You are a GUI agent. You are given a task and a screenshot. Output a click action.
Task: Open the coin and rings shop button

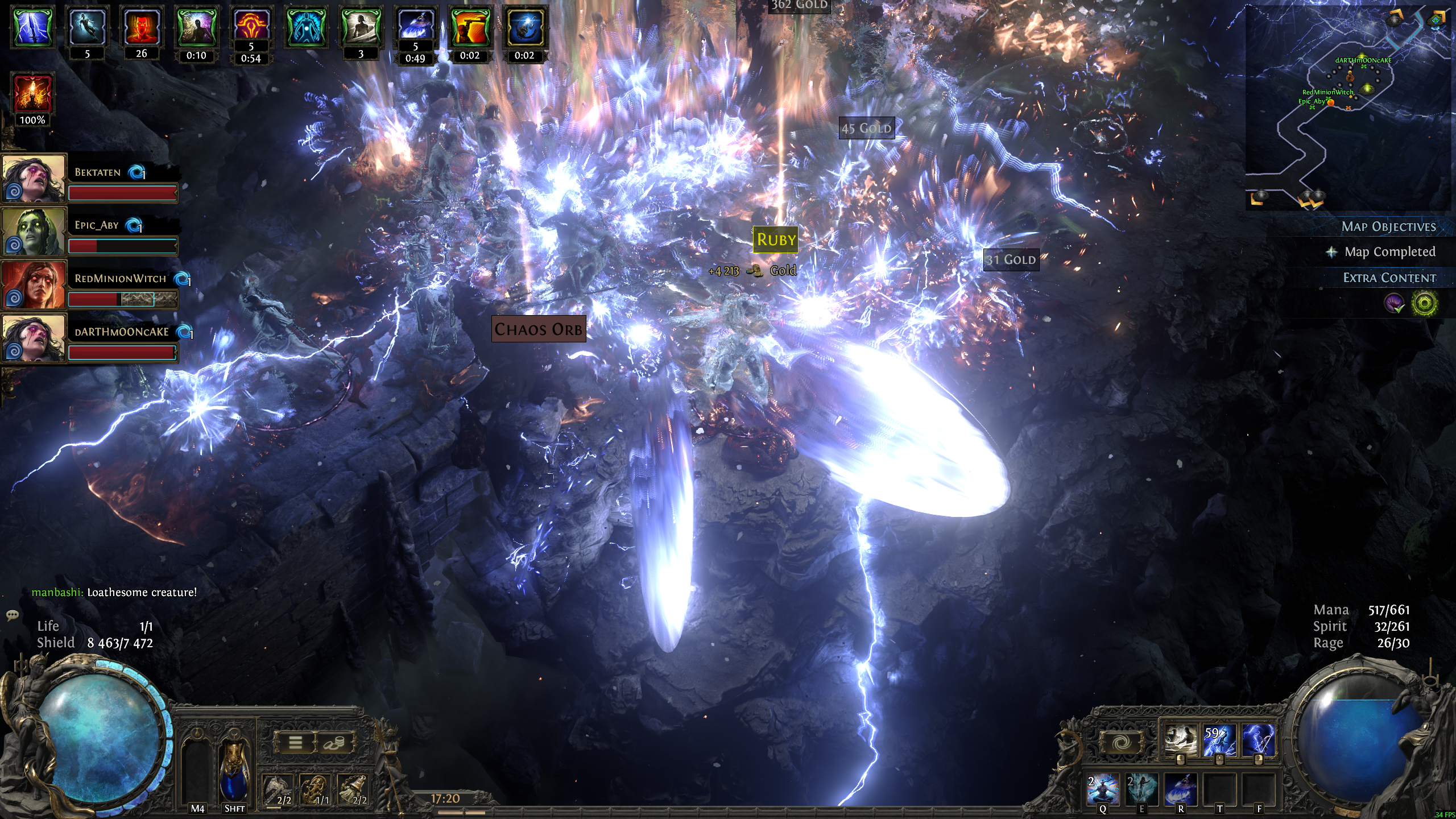(334, 743)
